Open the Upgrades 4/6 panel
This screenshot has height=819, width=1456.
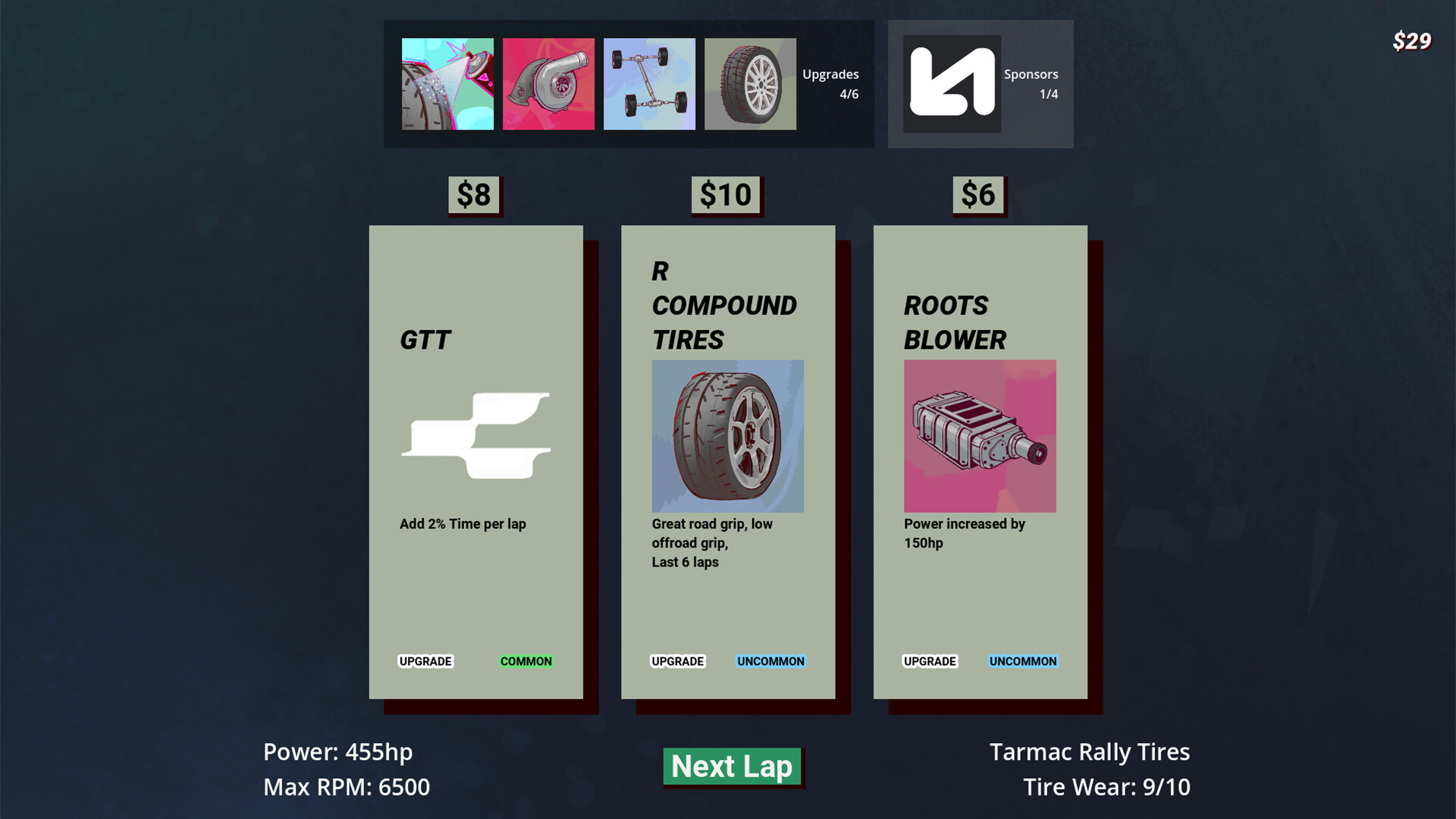pos(830,84)
